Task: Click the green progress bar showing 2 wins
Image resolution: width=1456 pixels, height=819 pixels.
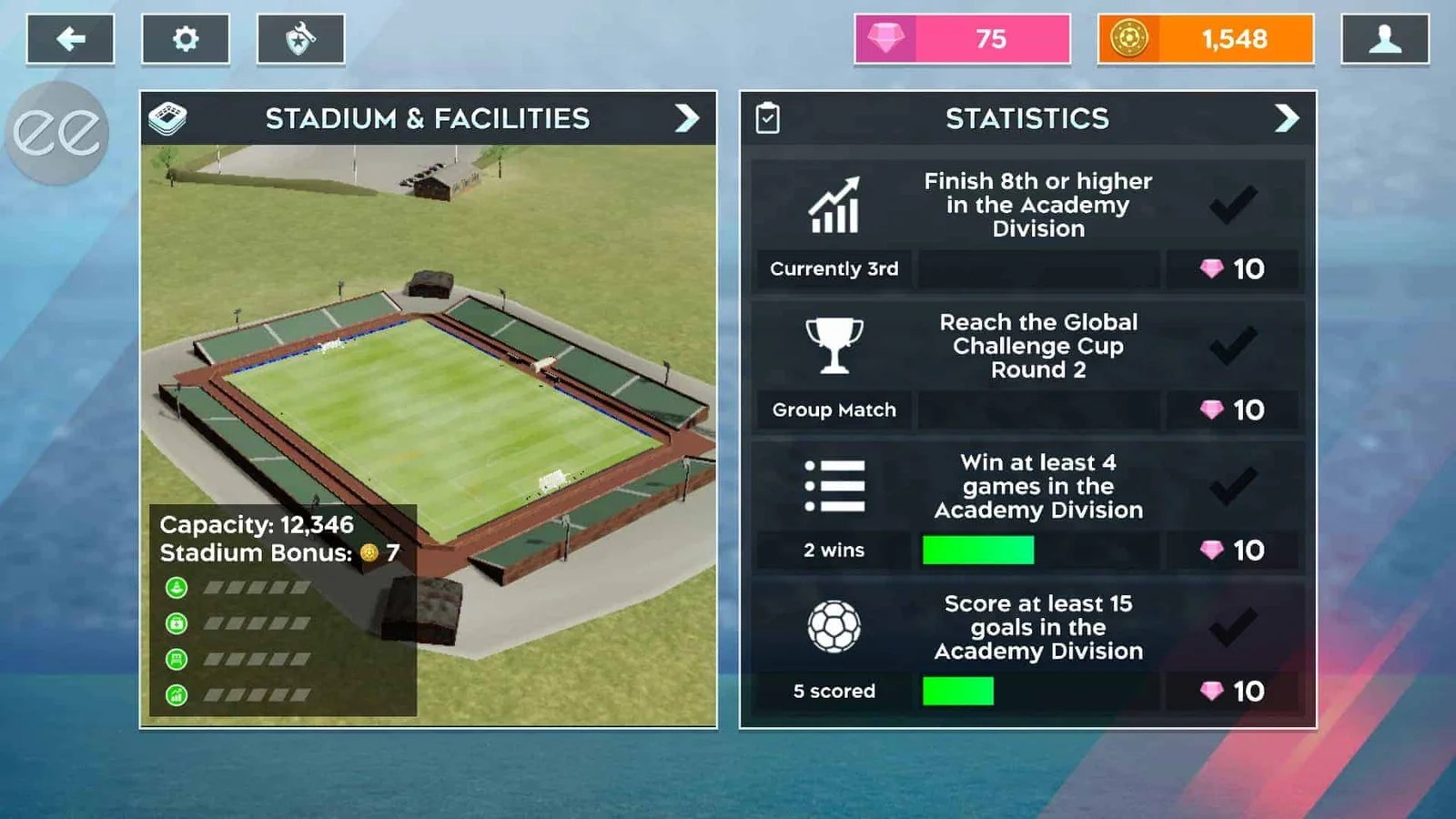Action: 977,550
